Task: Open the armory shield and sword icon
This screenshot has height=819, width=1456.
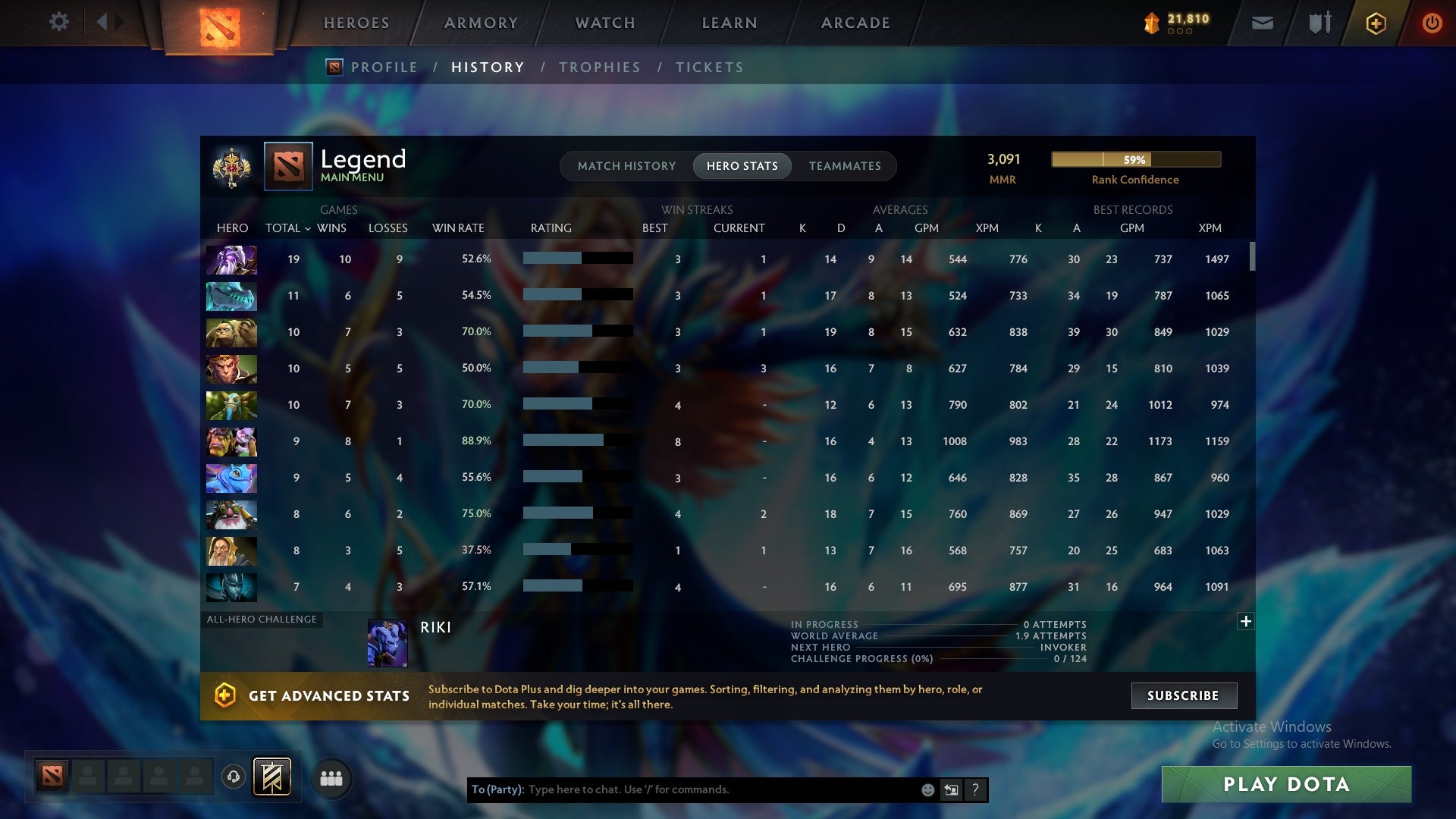Action: pyautogui.click(x=1318, y=22)
